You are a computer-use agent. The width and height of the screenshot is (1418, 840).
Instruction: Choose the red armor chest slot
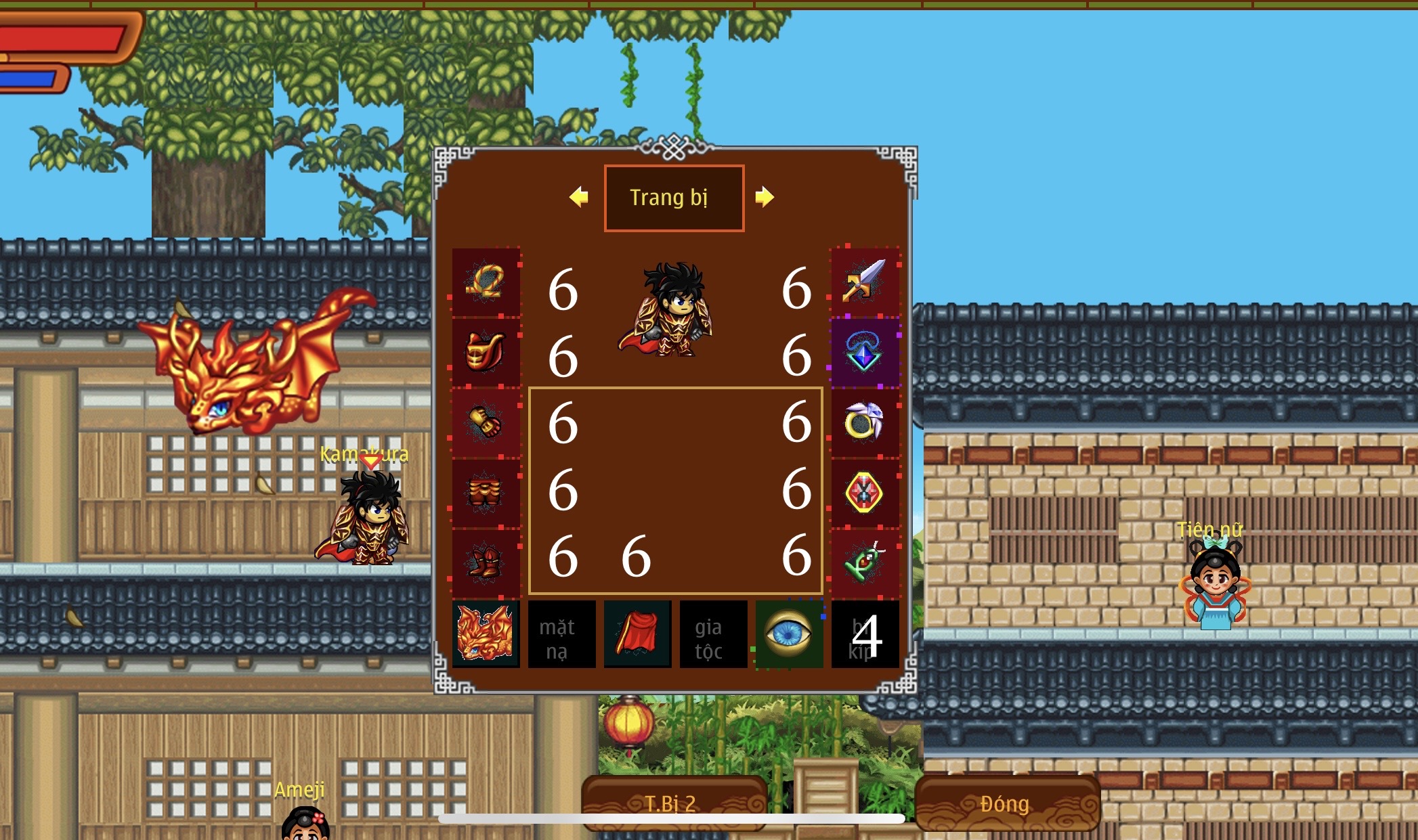tap(486, 352)
